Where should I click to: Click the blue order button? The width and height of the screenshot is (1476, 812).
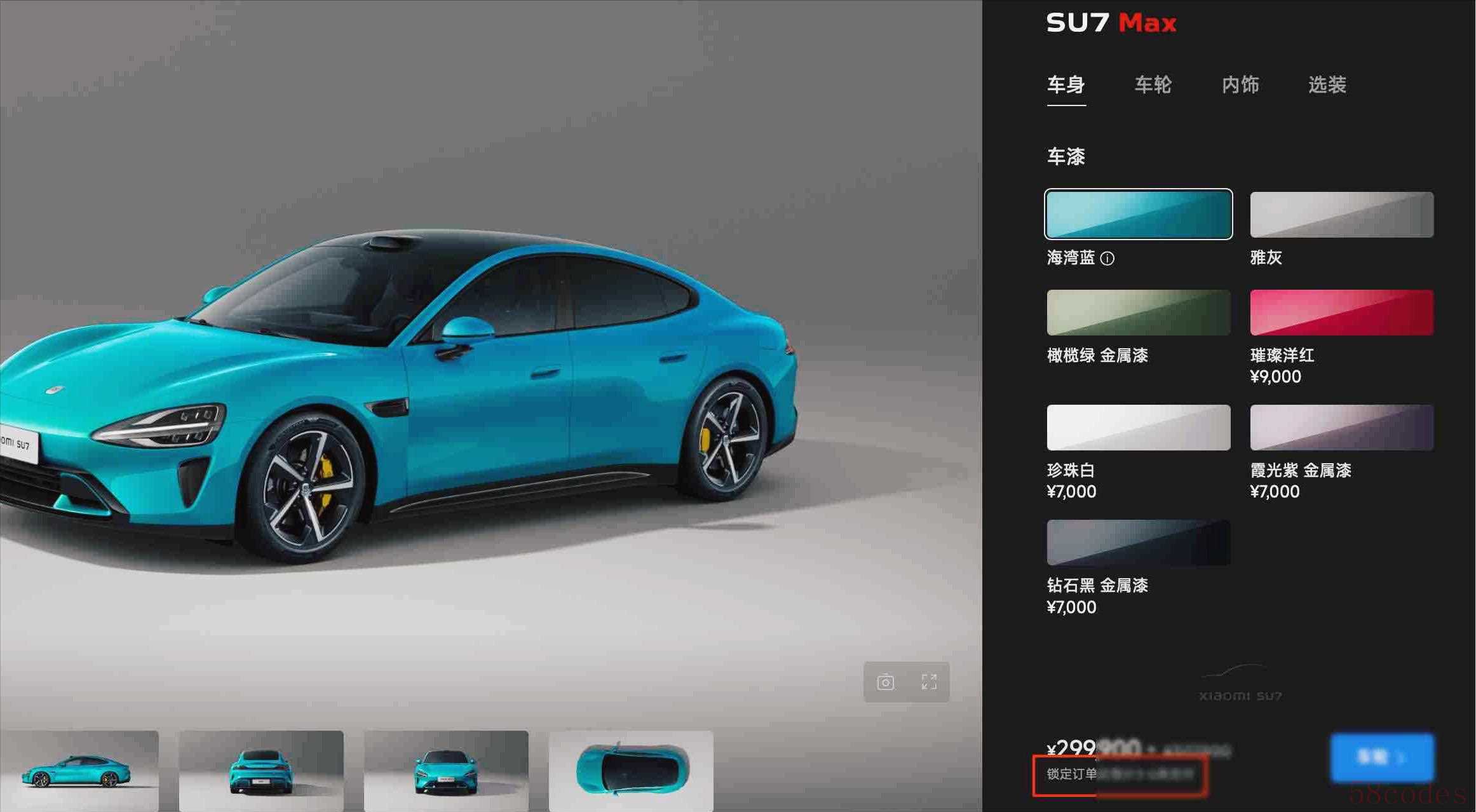point(1382,757)
